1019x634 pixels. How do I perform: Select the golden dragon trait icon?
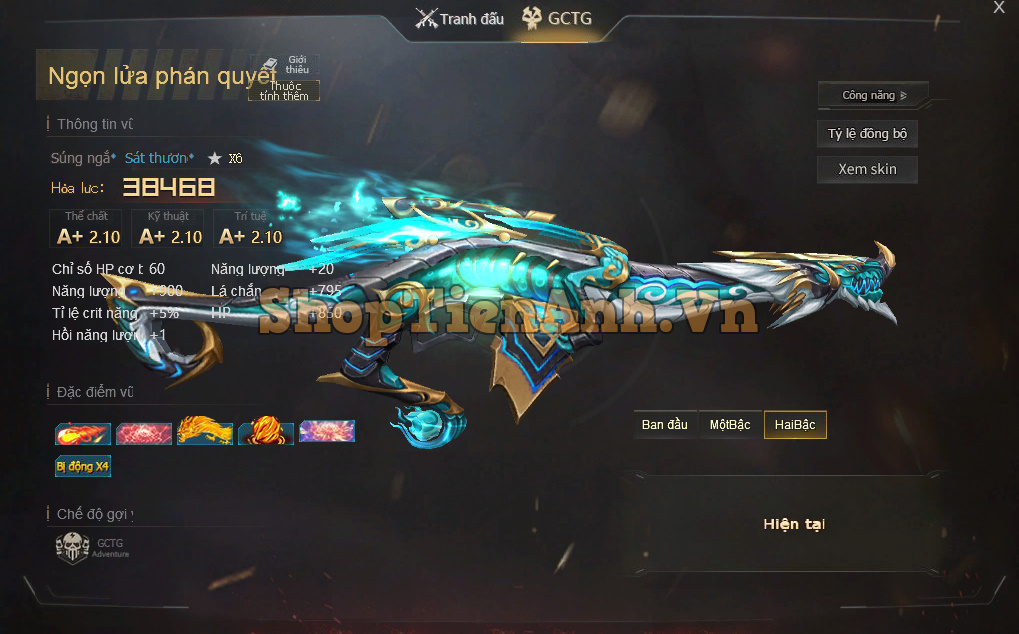pos(205,433)
